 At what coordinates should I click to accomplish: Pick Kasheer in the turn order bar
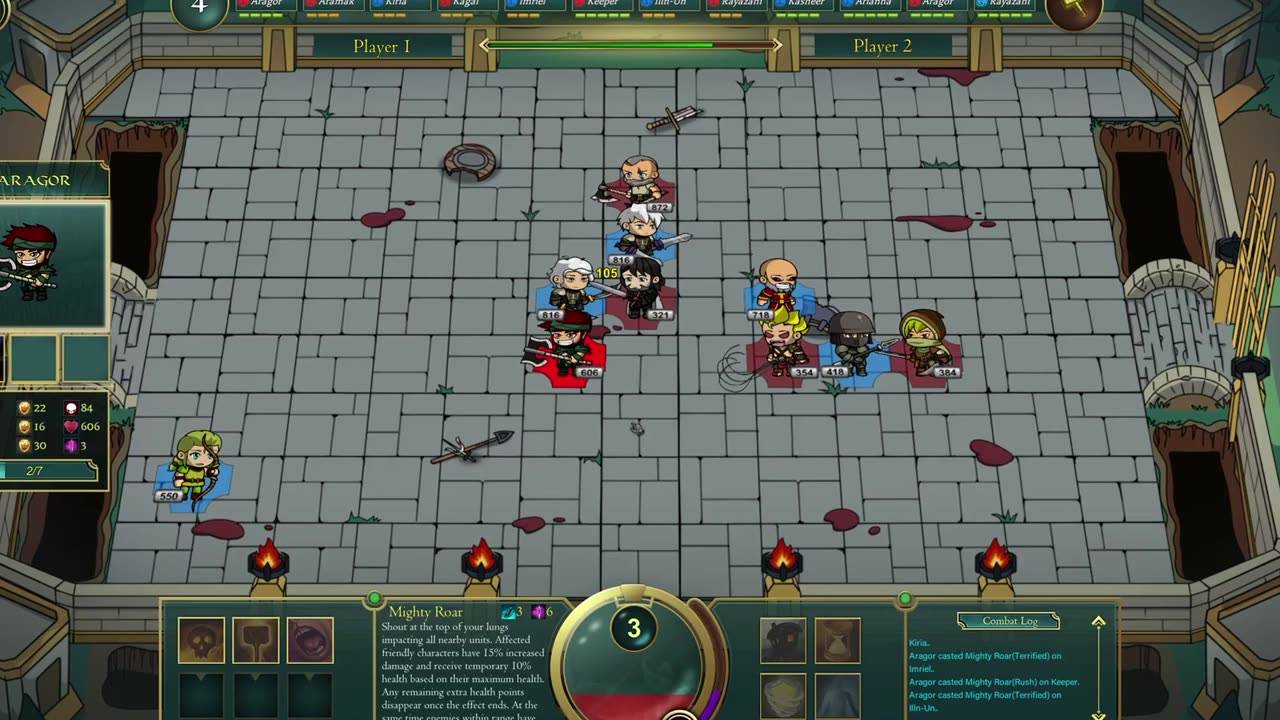pyautogui.click(x=804, y=4)
